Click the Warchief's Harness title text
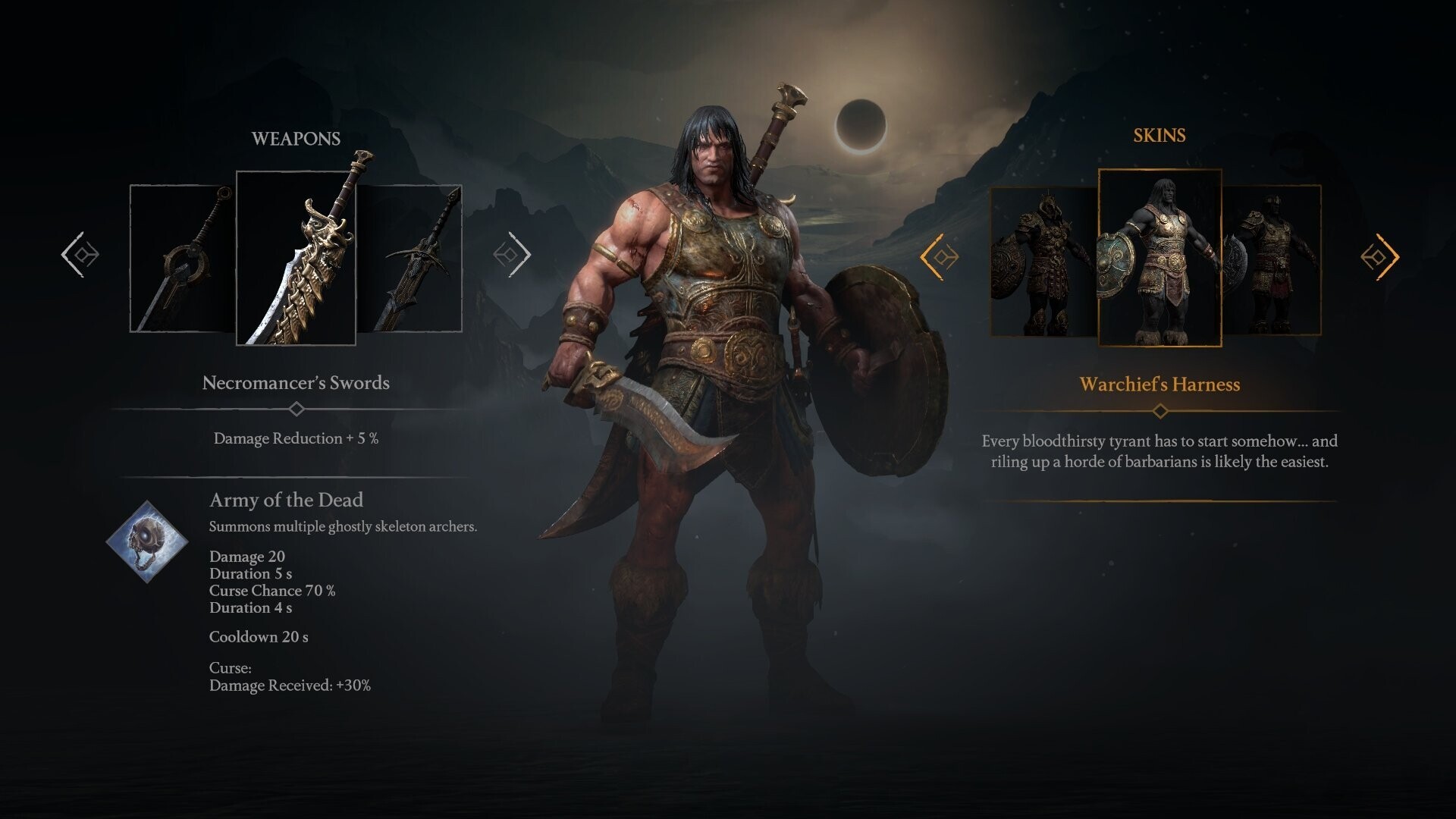The height and width of the screenshot is (819, 1456). (1159, 384)
